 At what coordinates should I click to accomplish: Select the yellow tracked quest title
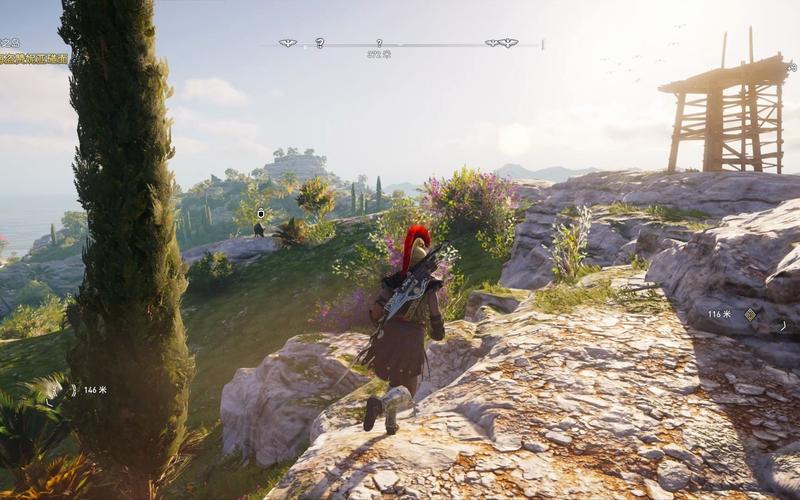[x=34, y=59]
